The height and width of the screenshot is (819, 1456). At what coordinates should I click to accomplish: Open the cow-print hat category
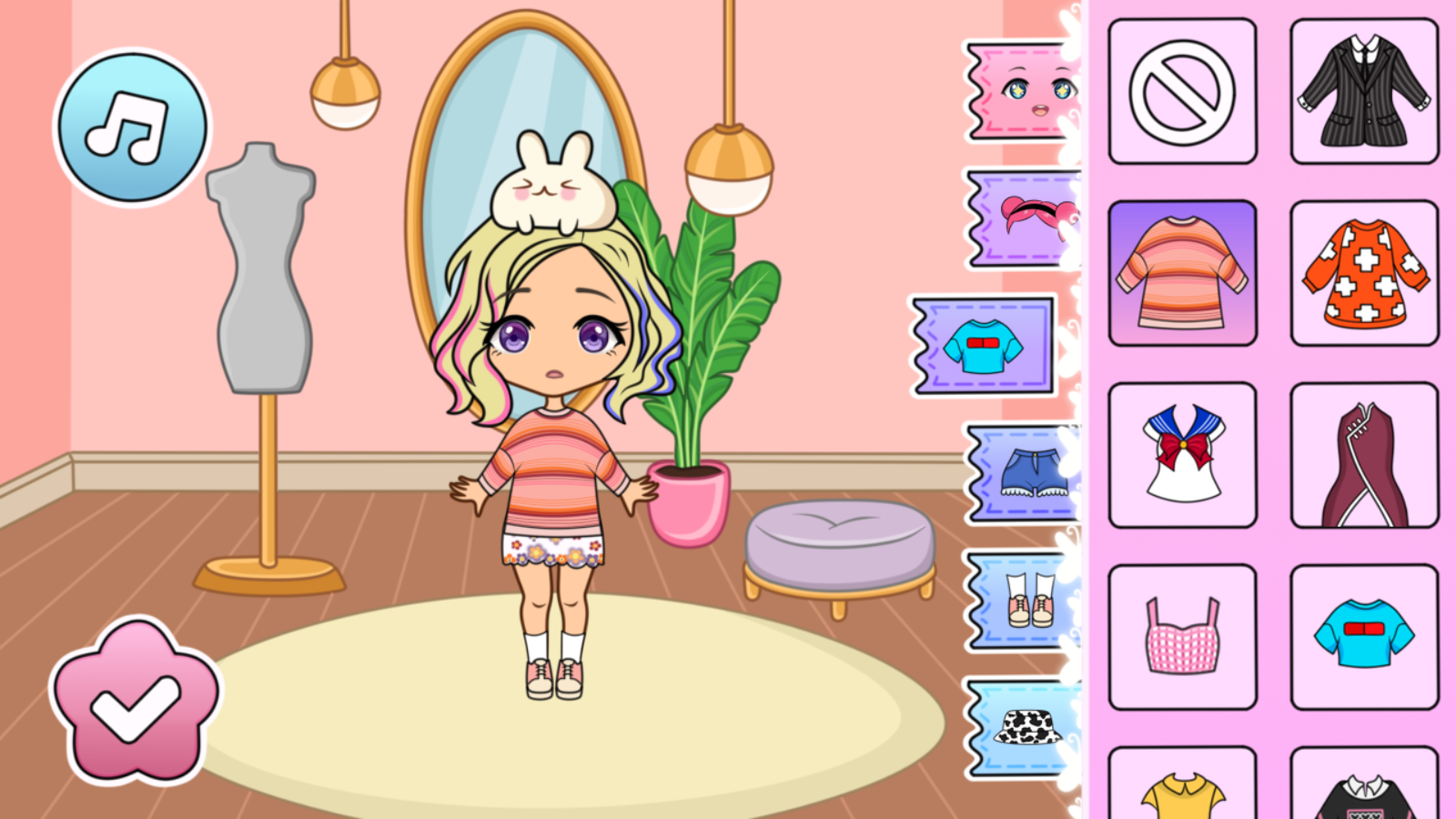(1019, 728)
